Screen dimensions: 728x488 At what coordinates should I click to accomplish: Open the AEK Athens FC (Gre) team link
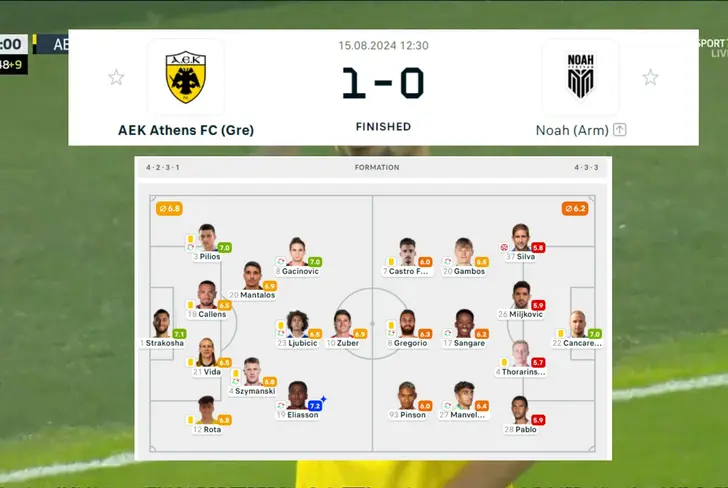coord(186,130)
